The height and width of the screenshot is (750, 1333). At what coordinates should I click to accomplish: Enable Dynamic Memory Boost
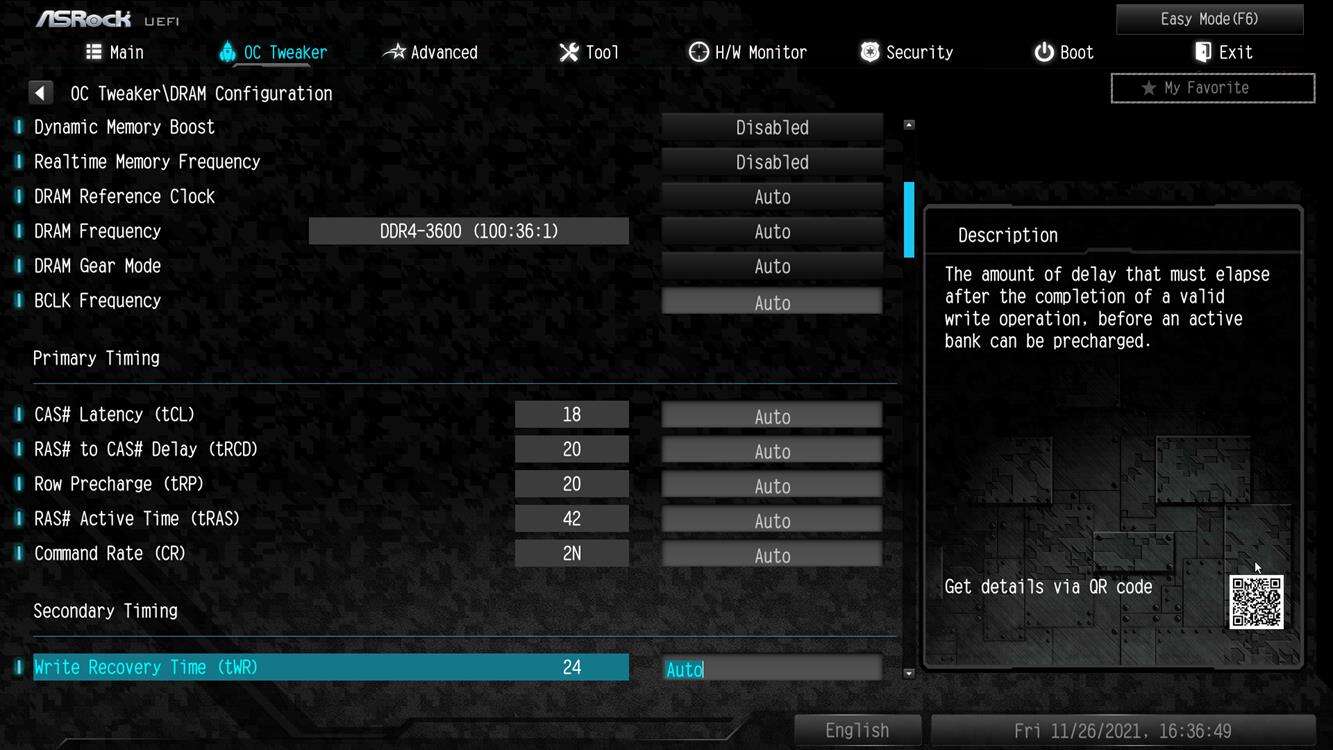[x=772, y=127]
